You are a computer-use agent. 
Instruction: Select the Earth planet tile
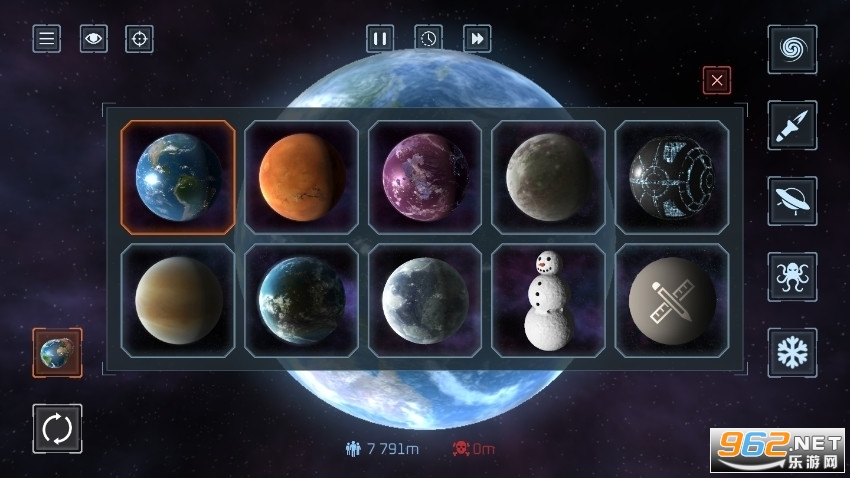(178, 178)
